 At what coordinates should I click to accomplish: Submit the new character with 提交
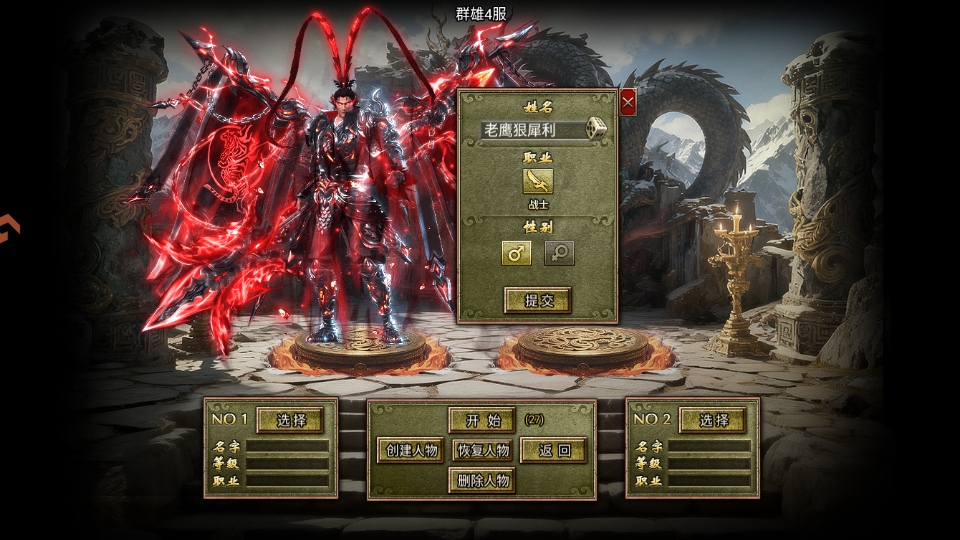537,299
